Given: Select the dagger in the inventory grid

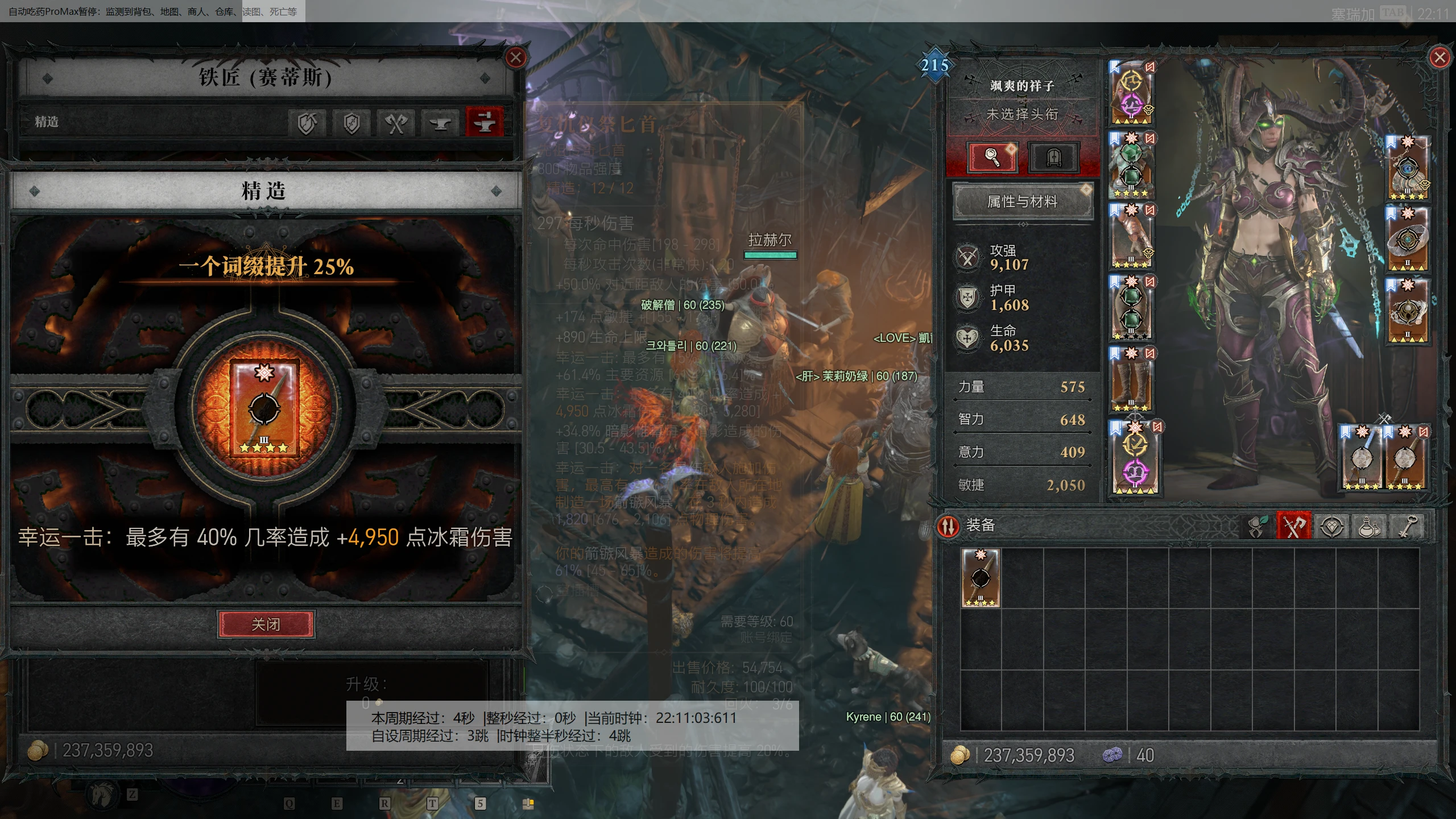Looking at the screenshot, I should [981, 577].
